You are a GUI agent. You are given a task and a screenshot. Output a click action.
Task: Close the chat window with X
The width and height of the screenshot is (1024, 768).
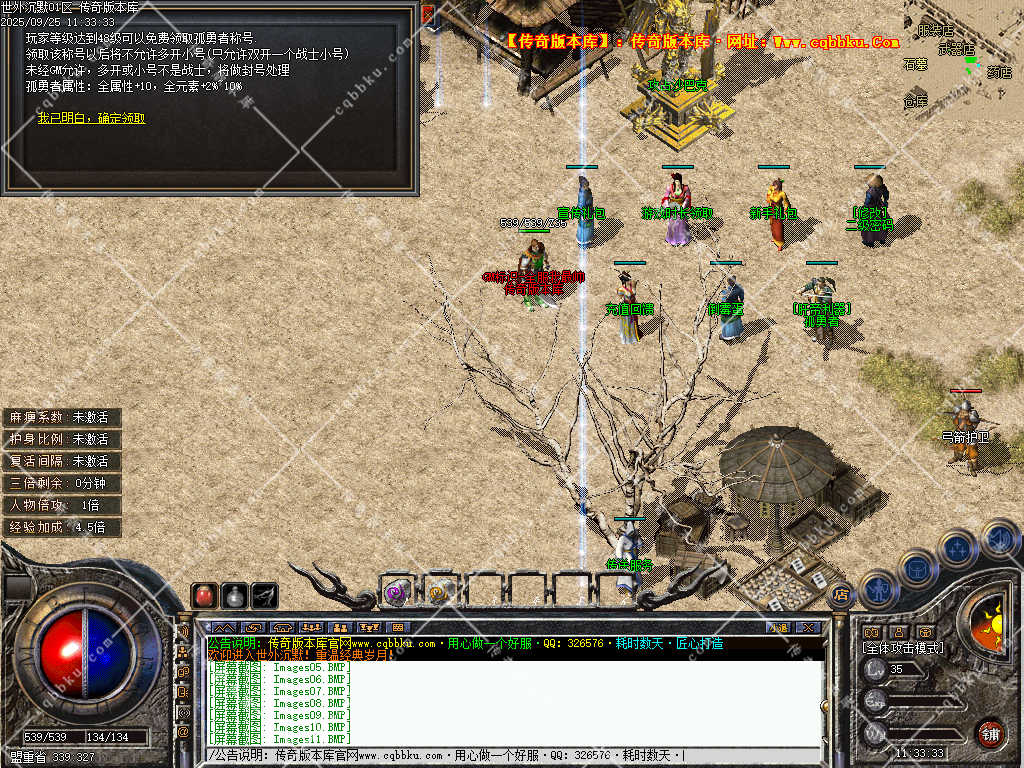point(808,627)
